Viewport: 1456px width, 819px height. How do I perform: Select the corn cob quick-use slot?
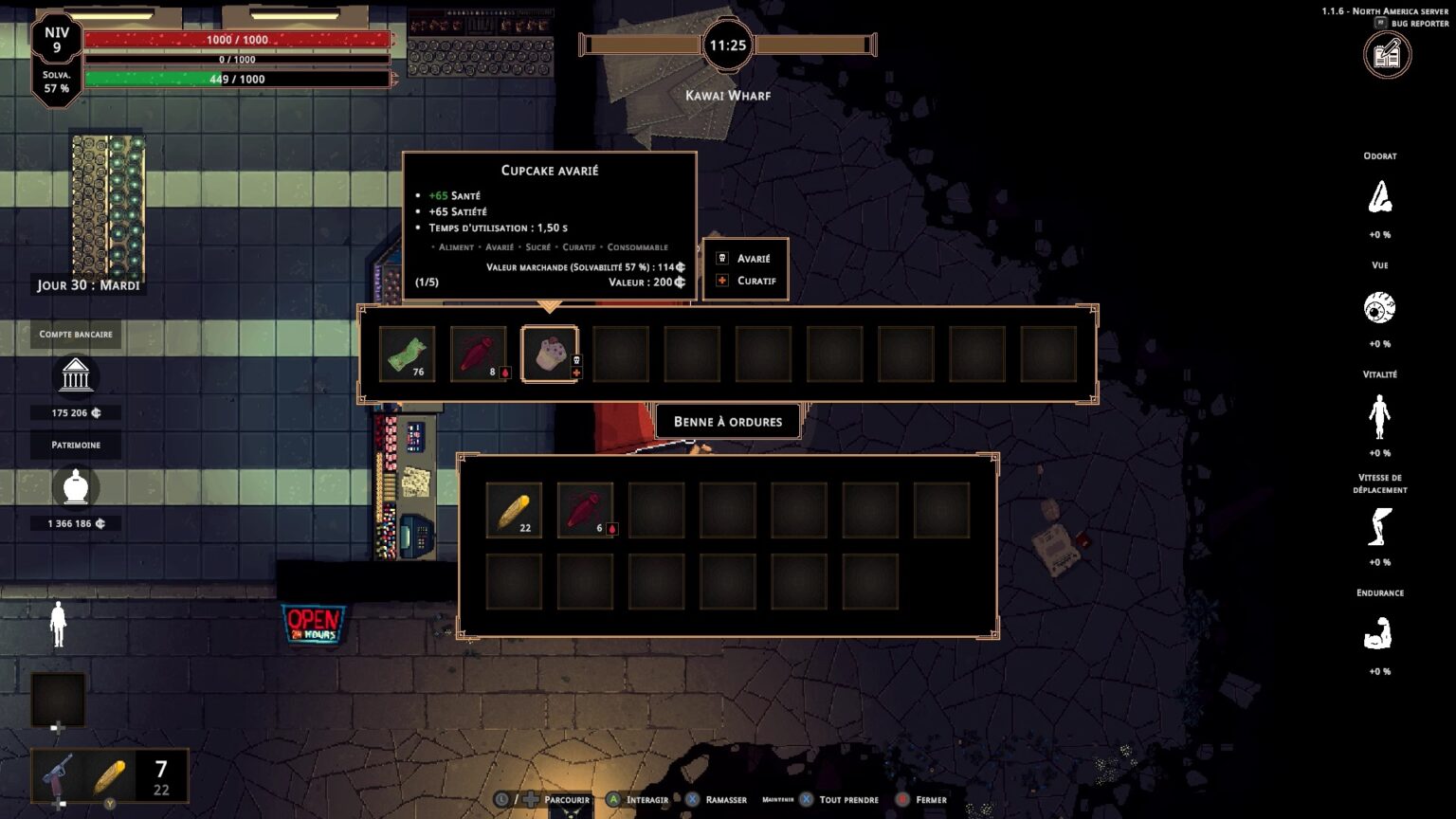[x=110, y=777]
